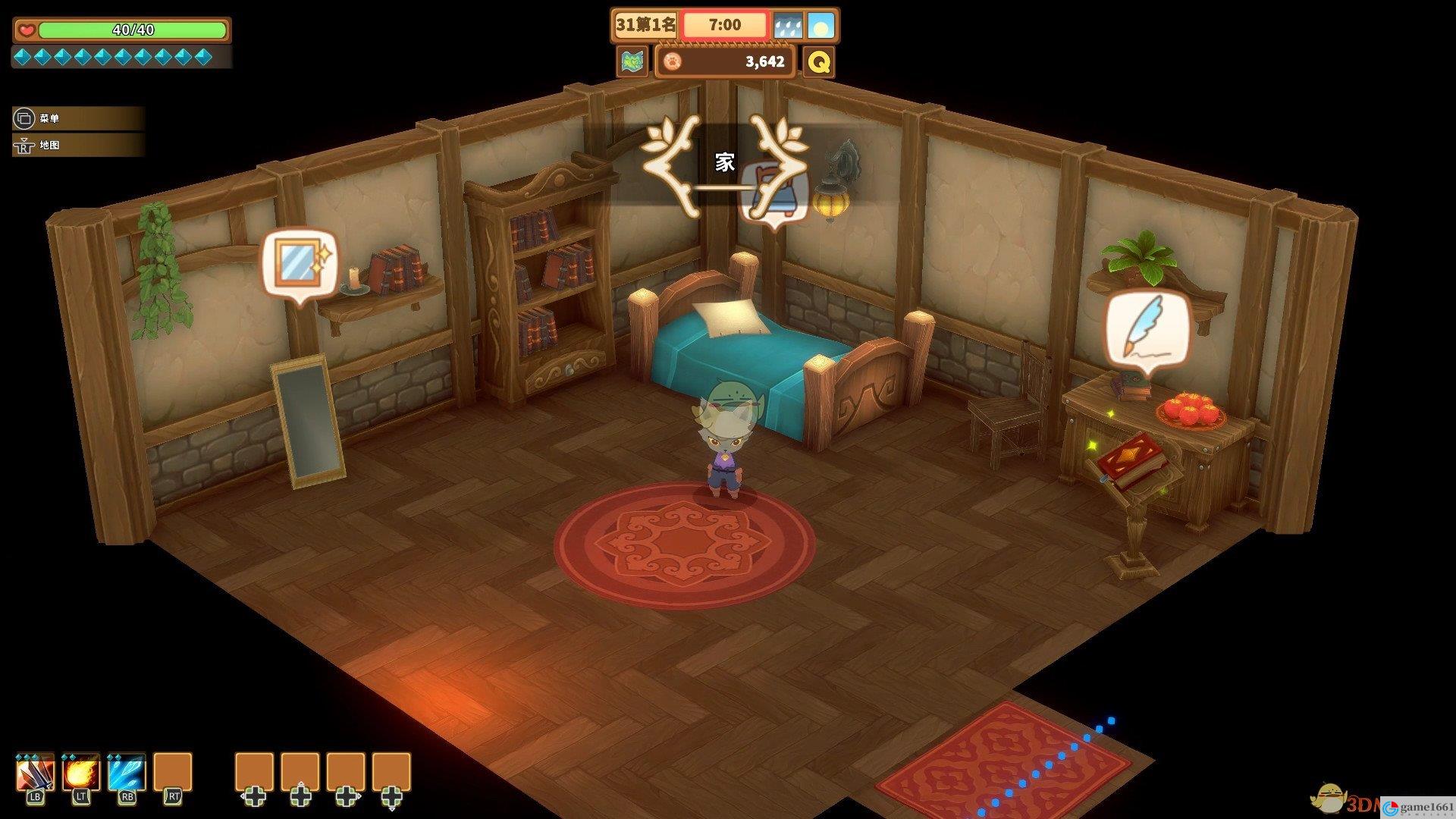Image resolution: width=1456 pixels, height=819 pixels.
Task: Activate the sword slash ability
Action: point(36,773)
